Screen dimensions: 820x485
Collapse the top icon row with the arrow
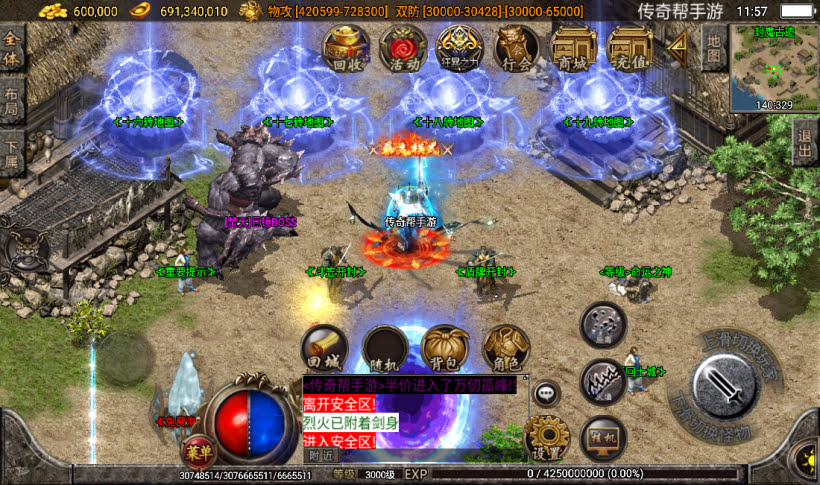pos(679,44)
